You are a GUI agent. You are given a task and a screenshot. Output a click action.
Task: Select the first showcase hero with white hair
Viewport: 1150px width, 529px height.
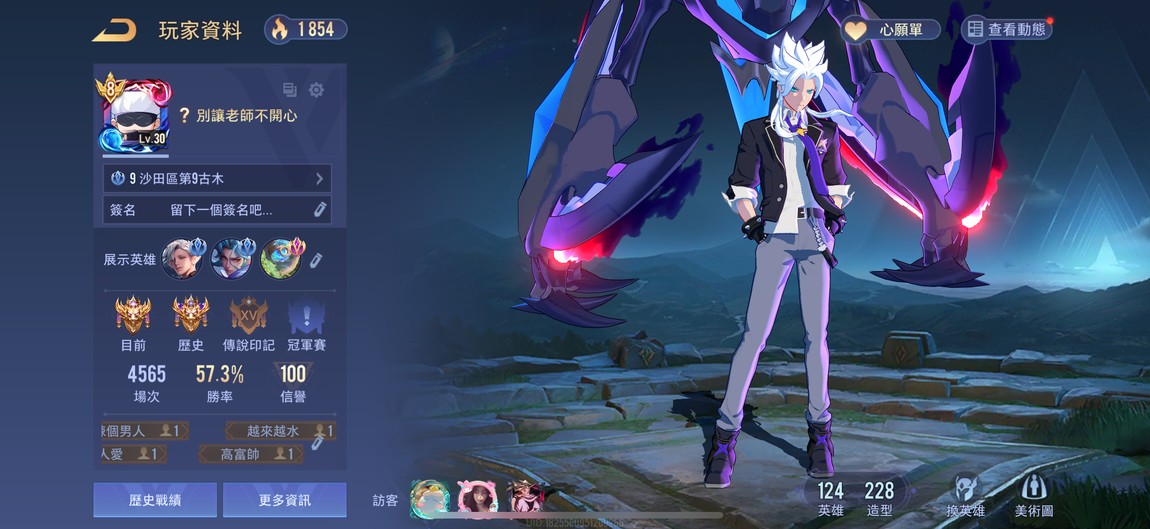(182, 259)
